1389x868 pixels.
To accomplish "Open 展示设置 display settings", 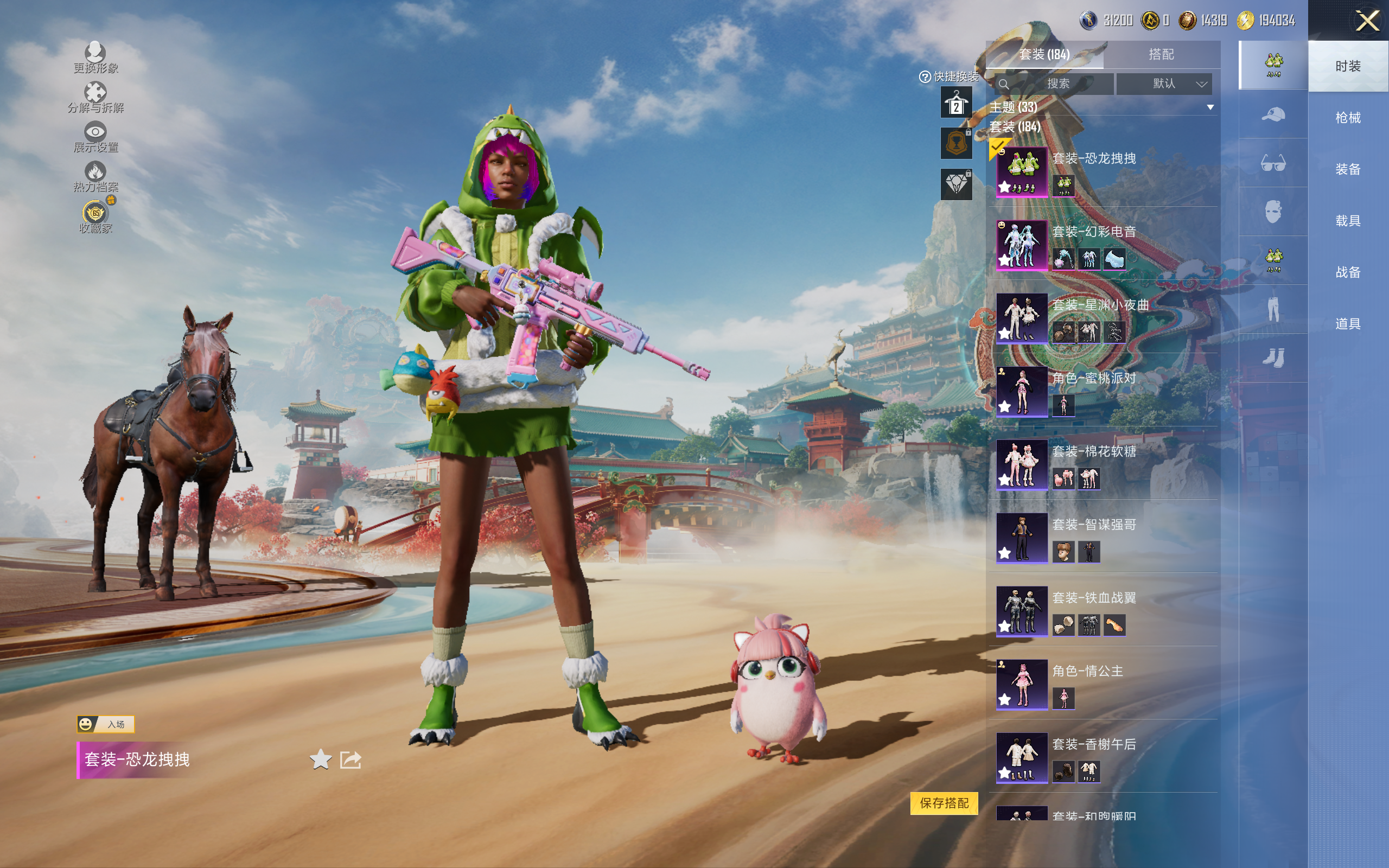I will (x=95, y=137).
